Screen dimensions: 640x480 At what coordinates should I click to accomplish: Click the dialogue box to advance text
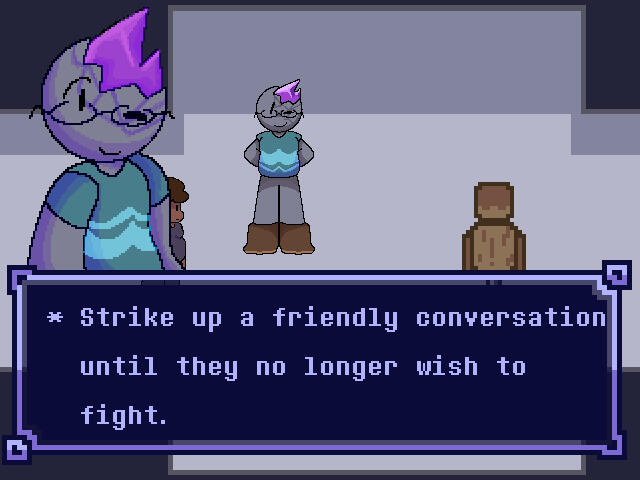320,366
